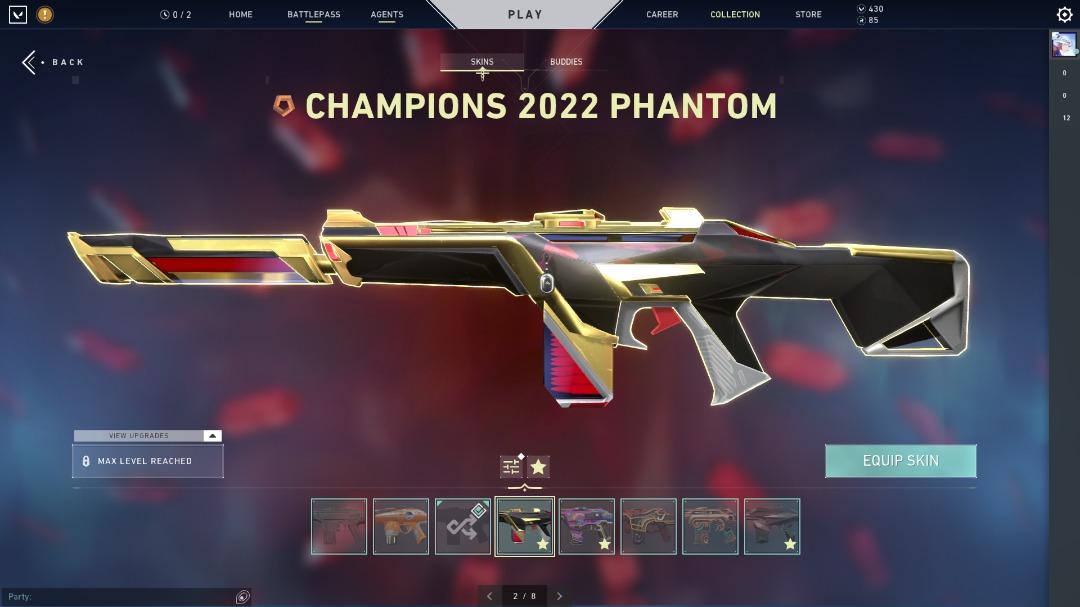Click the Play button

525,15
